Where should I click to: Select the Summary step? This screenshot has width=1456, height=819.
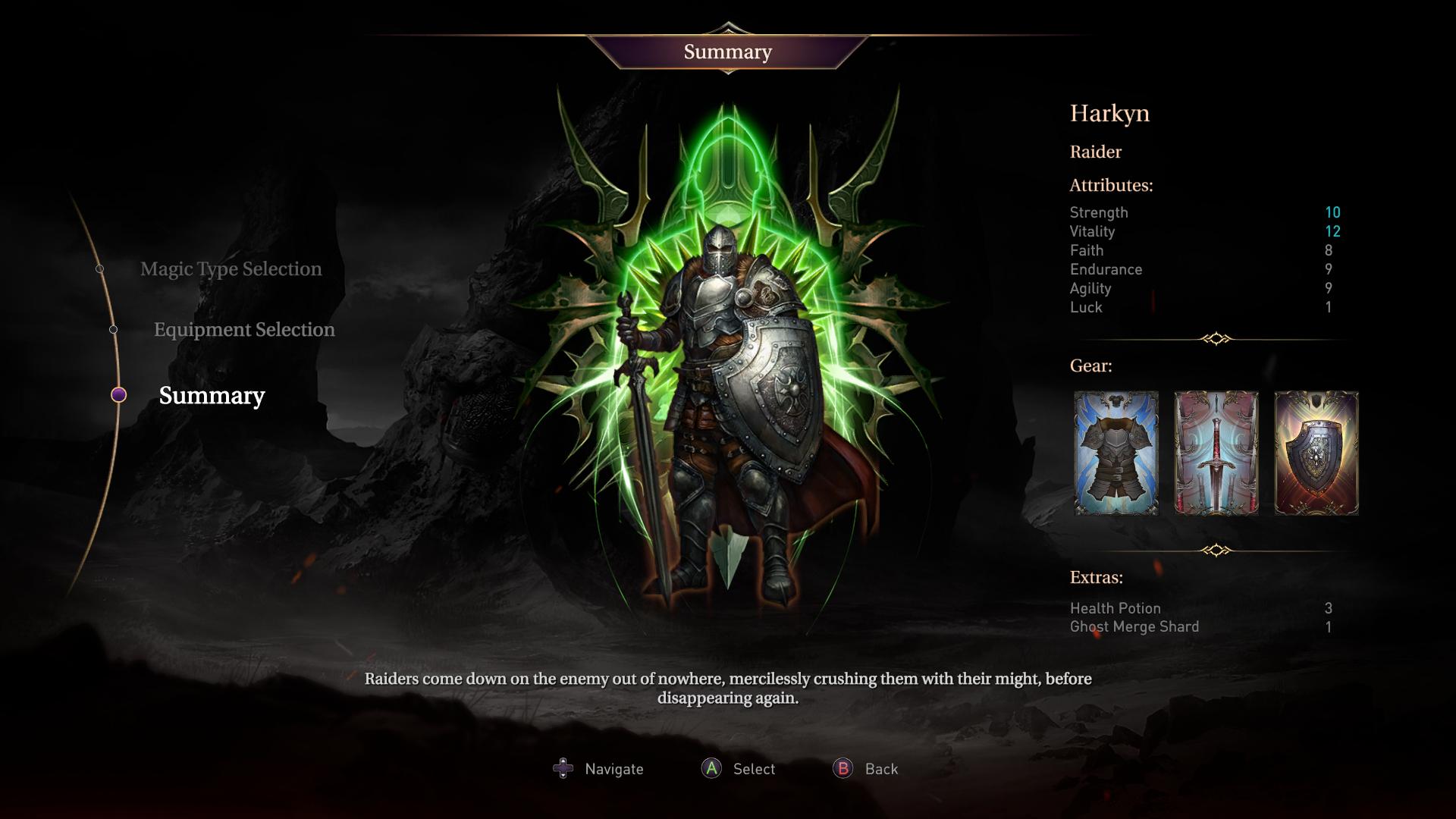tap(212, 396)
